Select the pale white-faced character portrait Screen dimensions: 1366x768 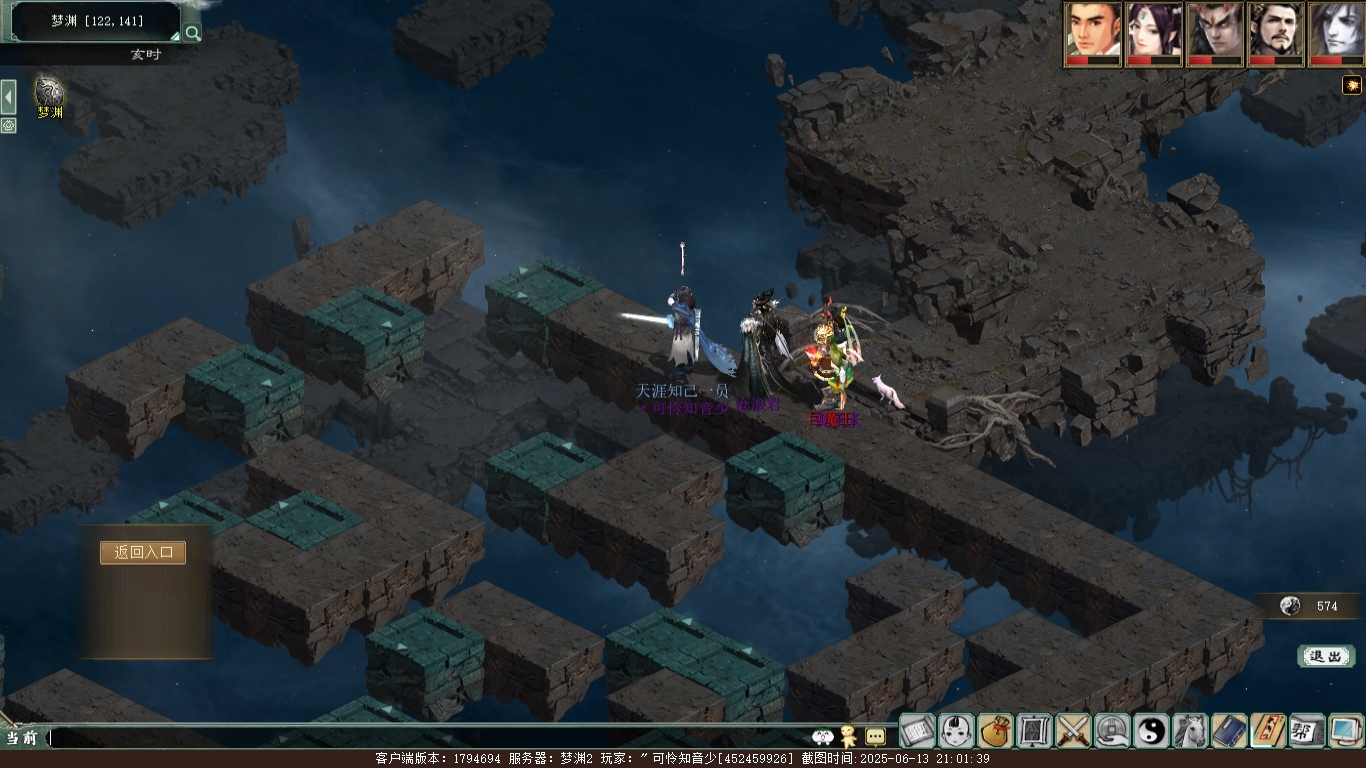click(1336, 30)
